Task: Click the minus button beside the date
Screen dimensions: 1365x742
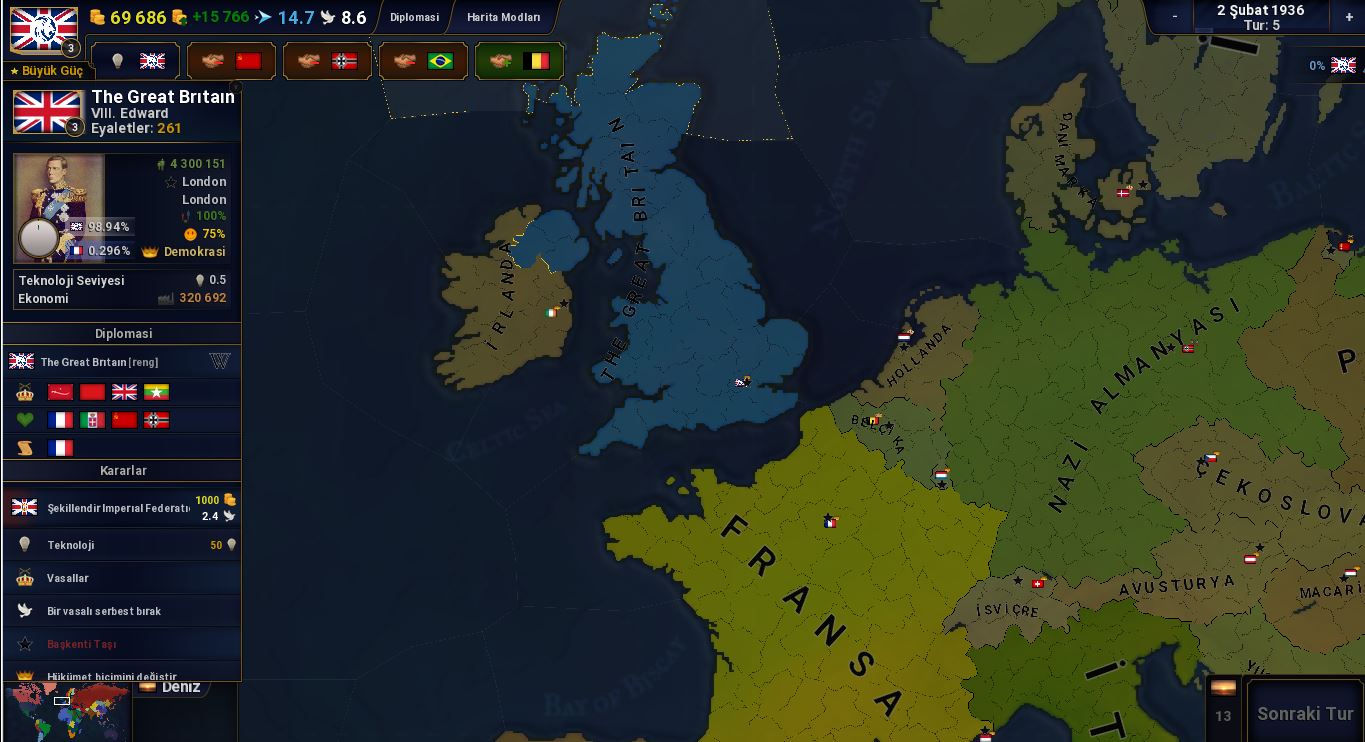Action: (x=1174, y=16)
